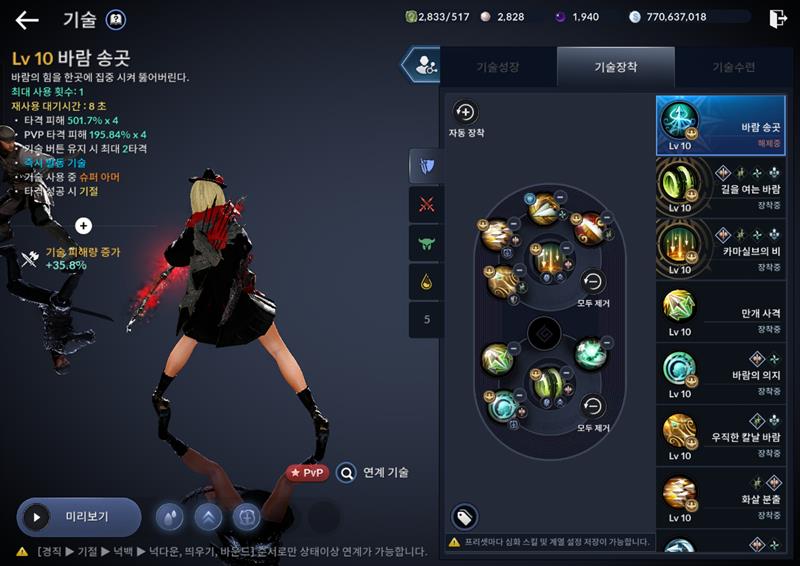The image size is (800, 566).
Task: Select the 카마실브의 비 skill row
Action: [720, 248]
